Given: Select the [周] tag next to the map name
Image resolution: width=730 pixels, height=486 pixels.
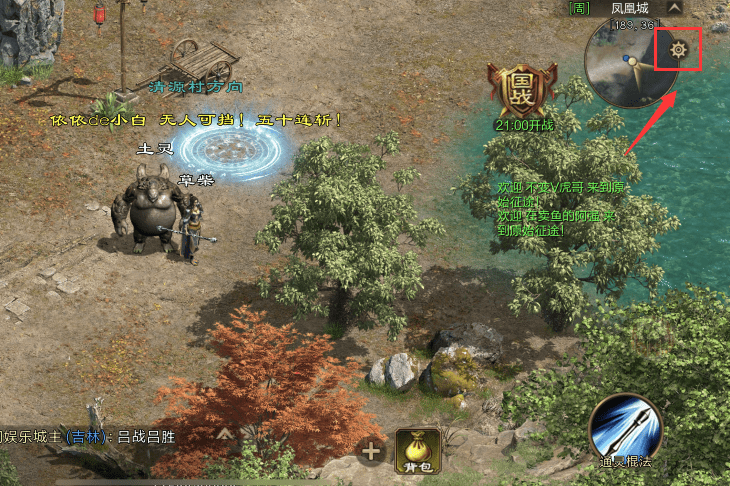Looking at the screenshot, I should pos(579,8).
